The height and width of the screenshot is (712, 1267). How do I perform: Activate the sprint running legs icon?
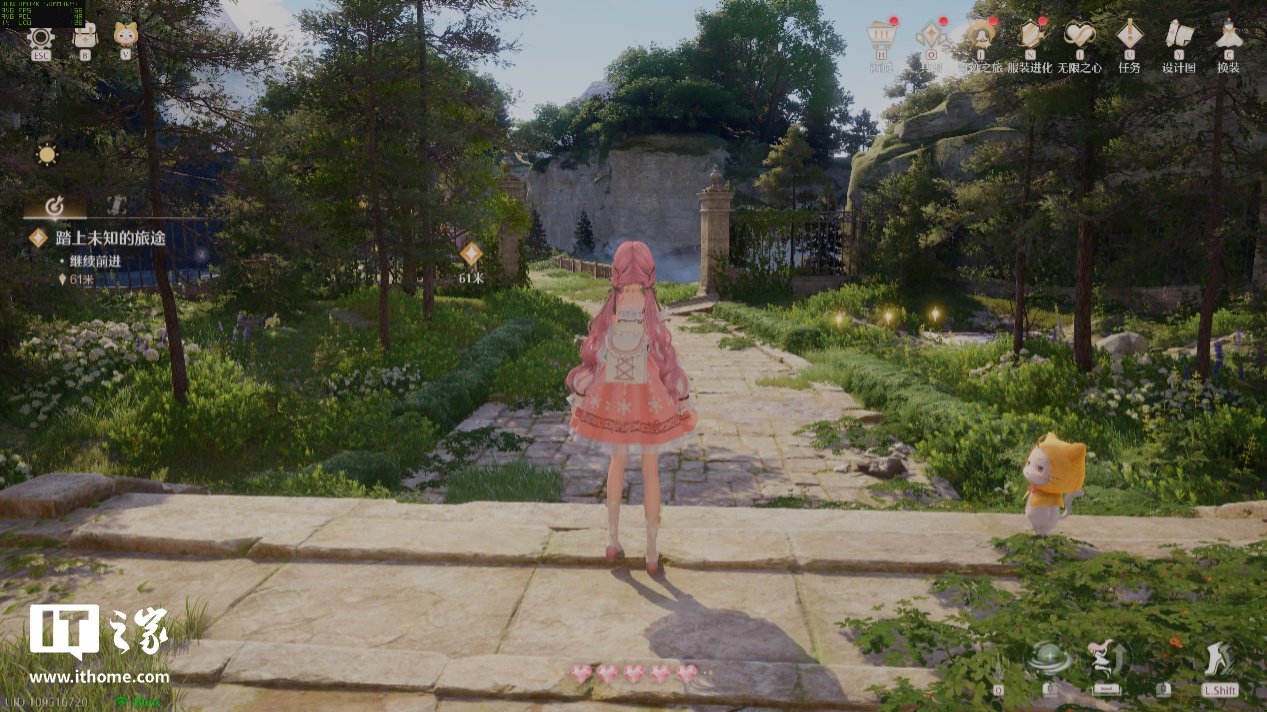(x=1220, y=658)
